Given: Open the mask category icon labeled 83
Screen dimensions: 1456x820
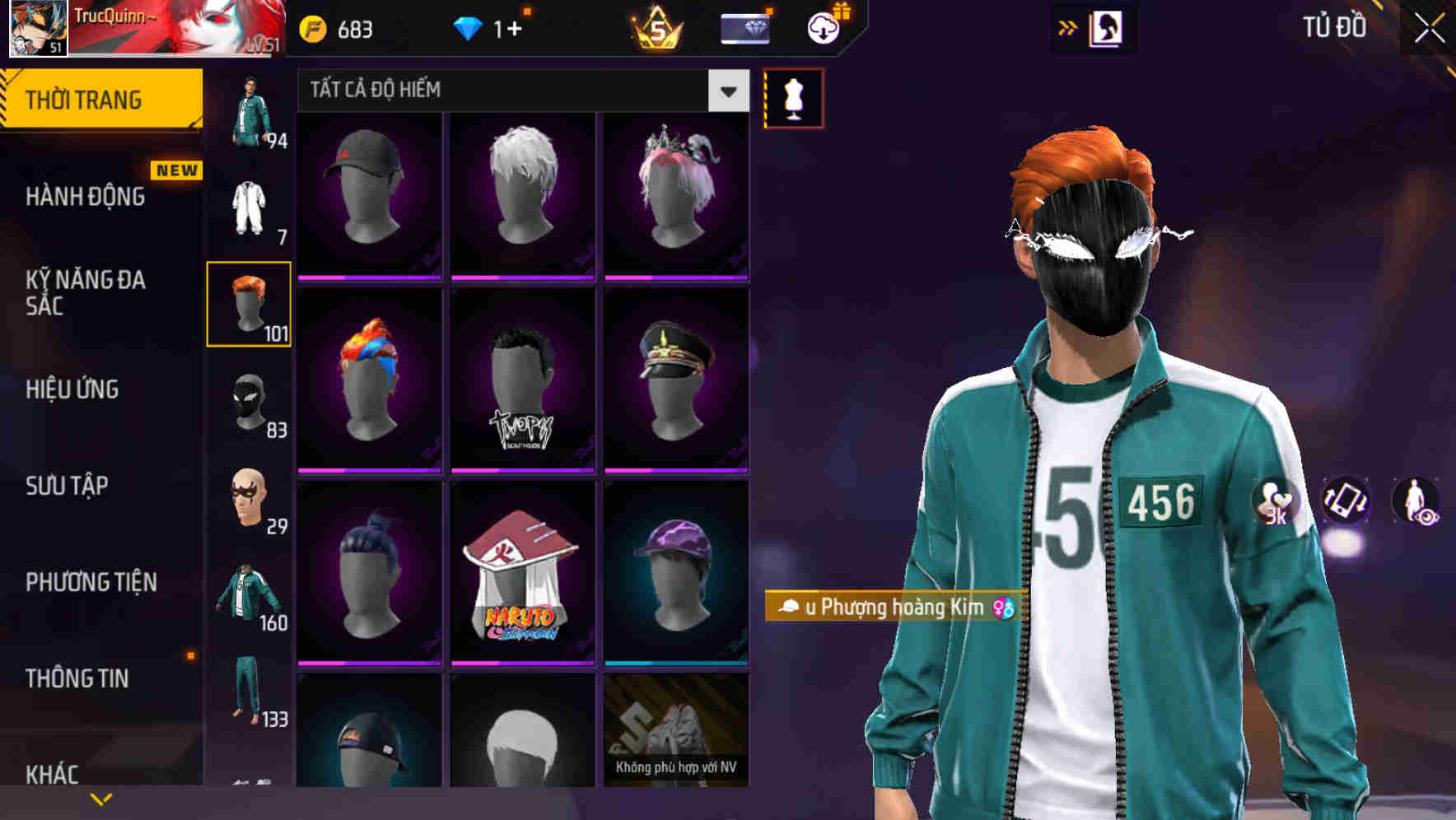Looking at the screenshot, I should (249, 403).
